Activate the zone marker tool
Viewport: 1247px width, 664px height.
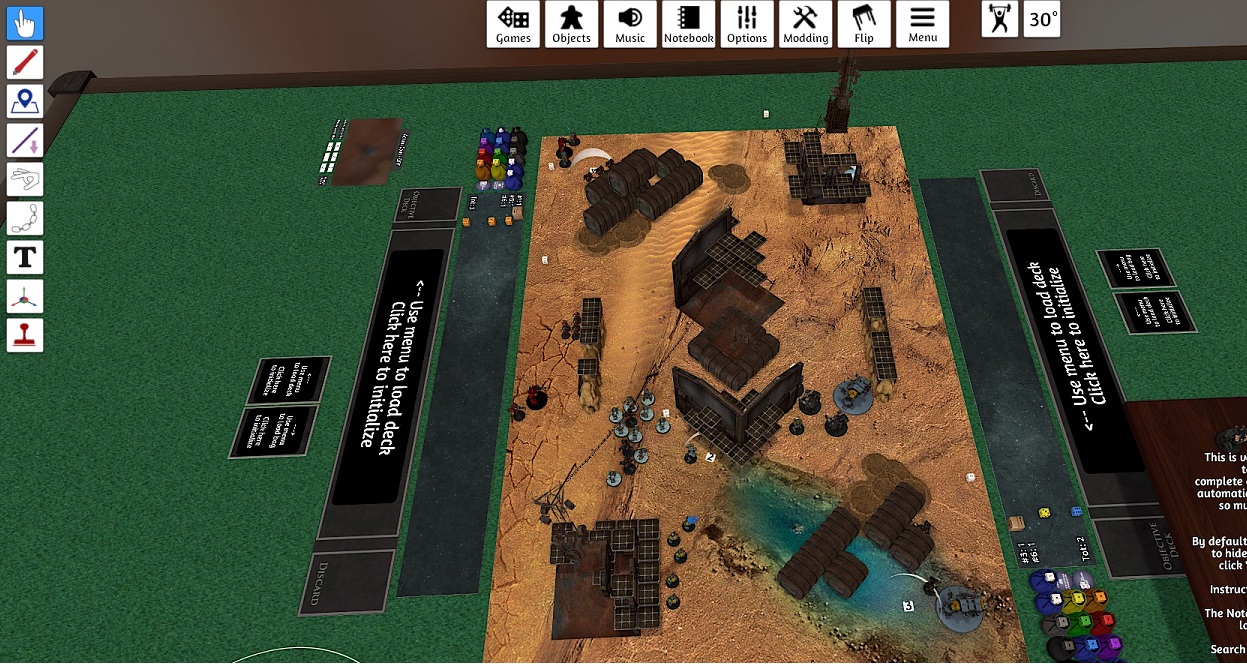click(25, 101)
